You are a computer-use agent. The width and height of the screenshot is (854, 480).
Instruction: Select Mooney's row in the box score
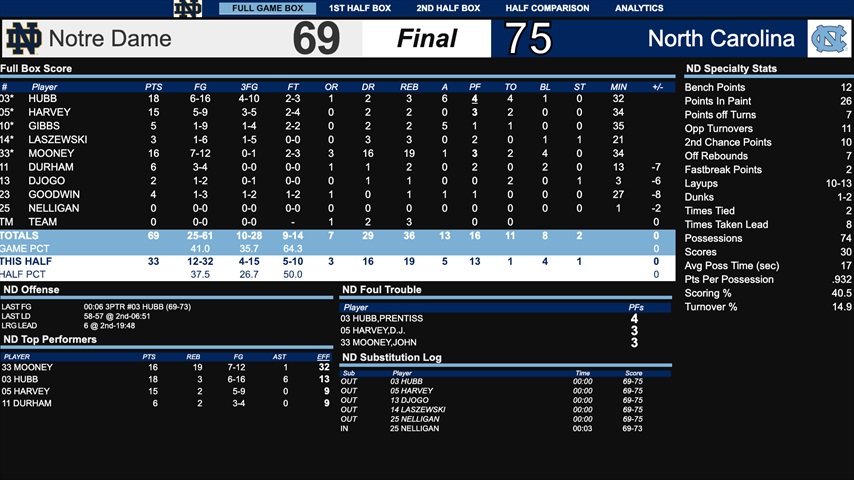[x=50, y=153]
